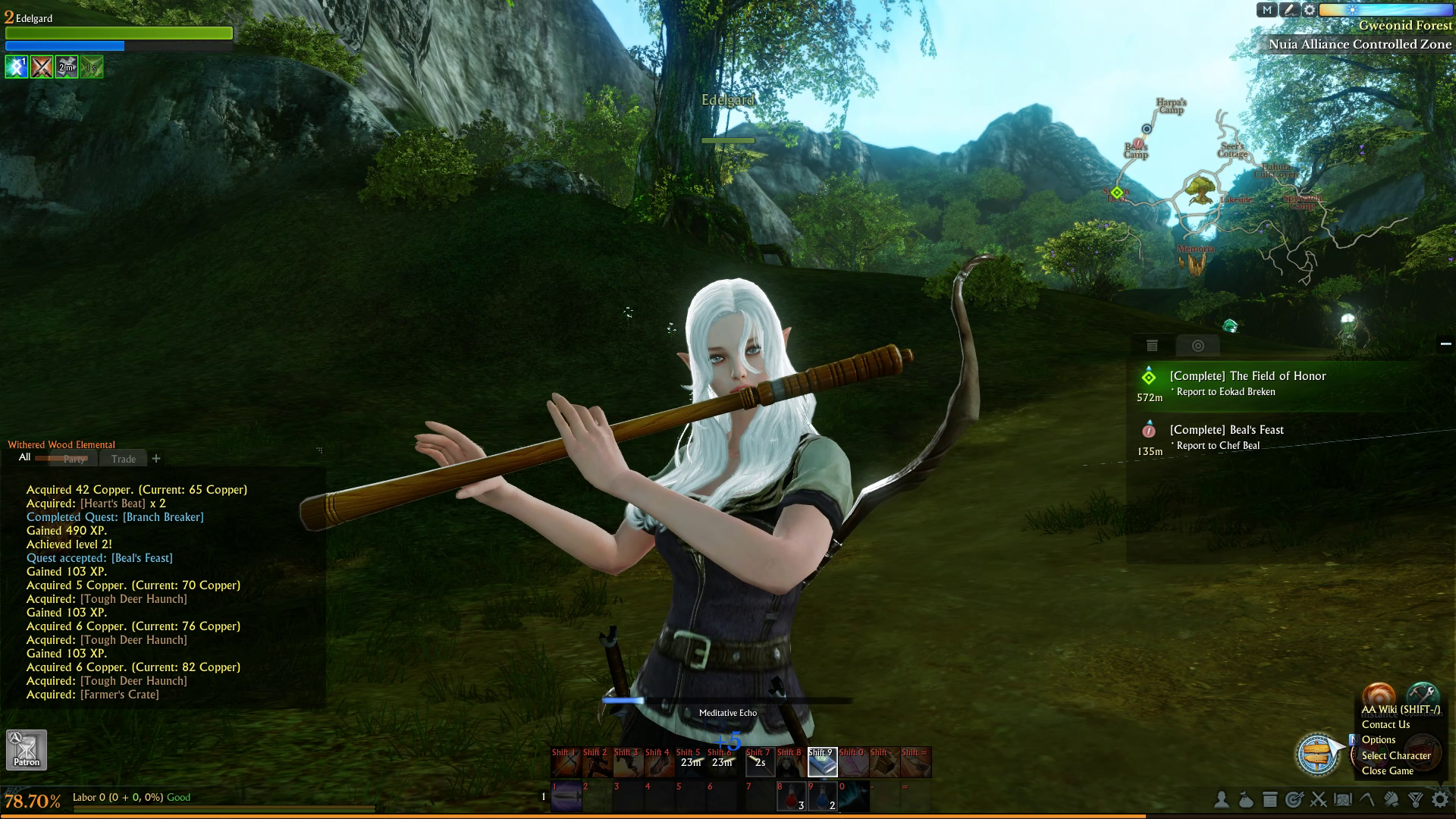Switch to the Party chat tab
The height and width of the screenshot is (819, 1456).
click(x=74, y=459)
